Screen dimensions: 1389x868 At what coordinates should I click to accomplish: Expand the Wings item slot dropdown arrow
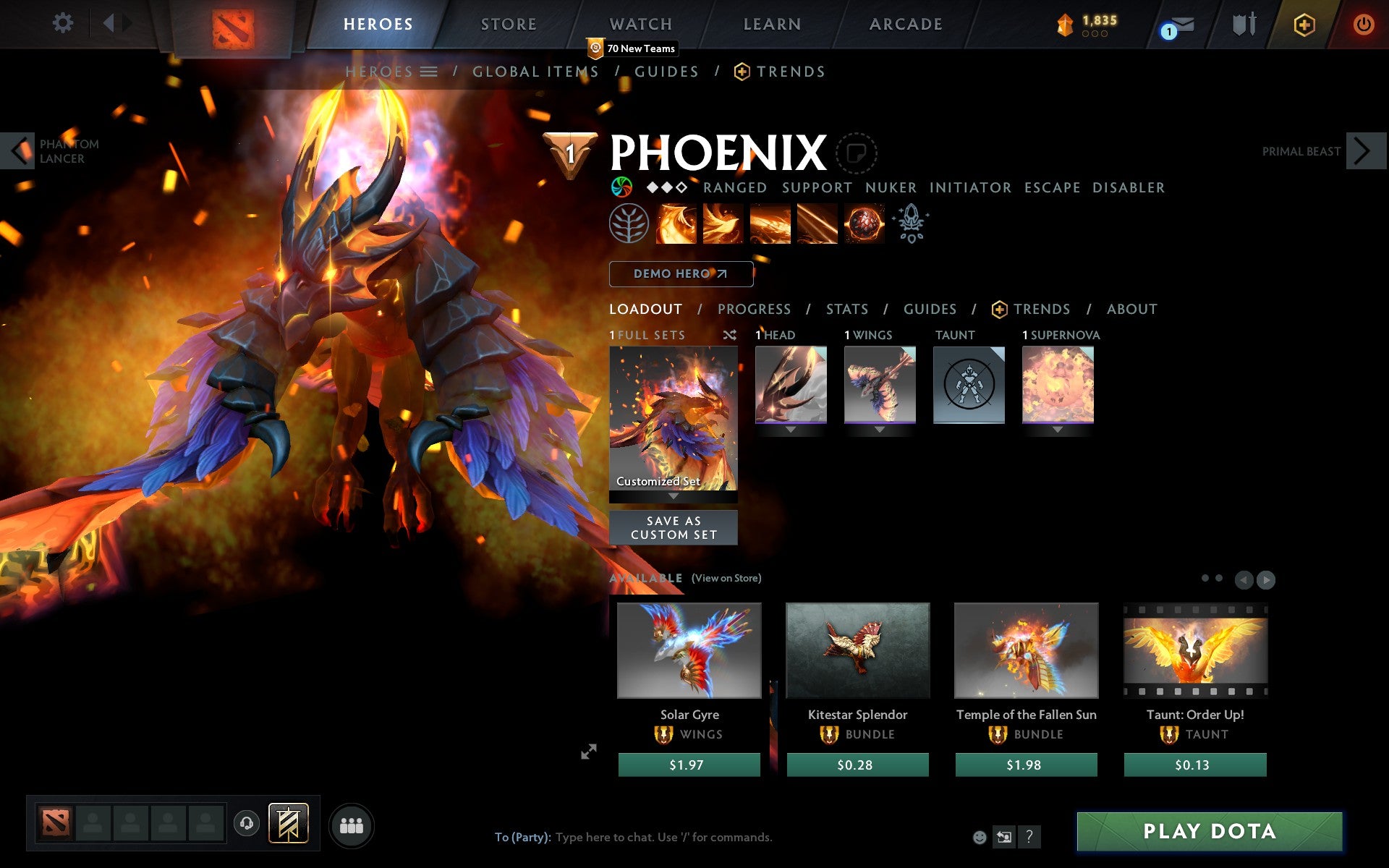879,428
